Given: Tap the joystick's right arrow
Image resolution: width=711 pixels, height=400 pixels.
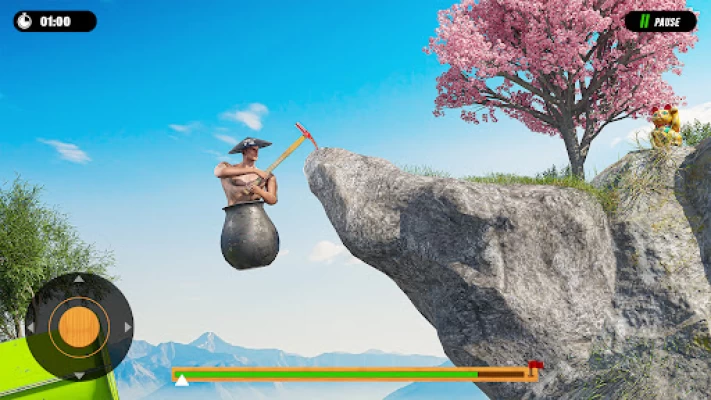Looking at the screenshot, I should click(x=127, y=327).
